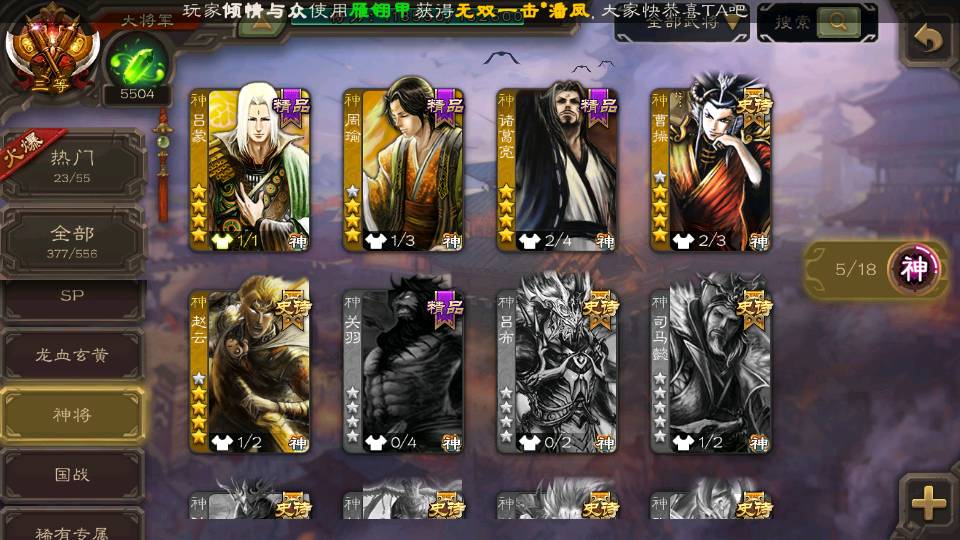
Task: Choose the 司马懿 hero card
Action: pyautogui.click(x=711, y=371)
